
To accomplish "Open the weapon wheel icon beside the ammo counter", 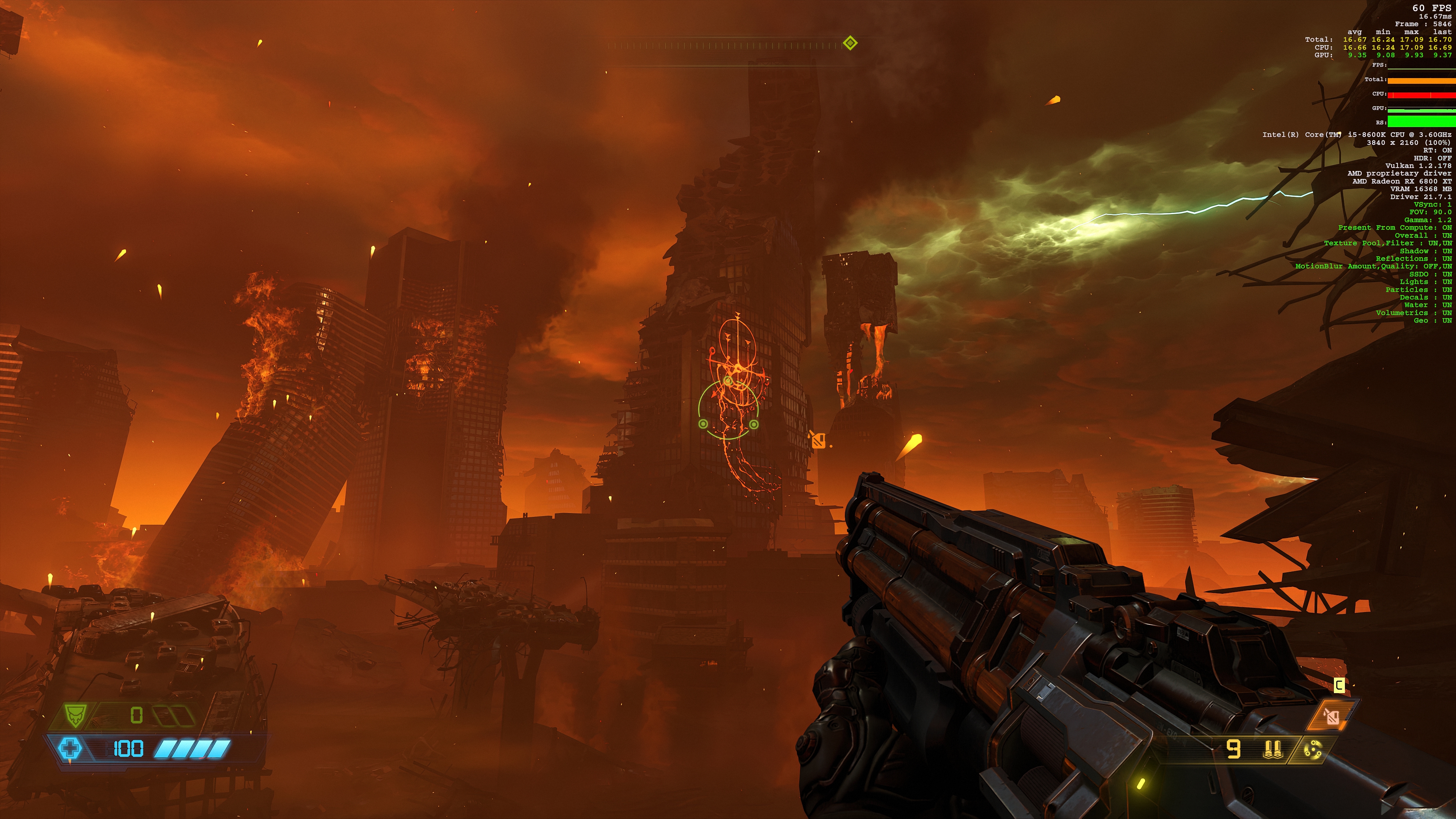I will (1314, 751).
